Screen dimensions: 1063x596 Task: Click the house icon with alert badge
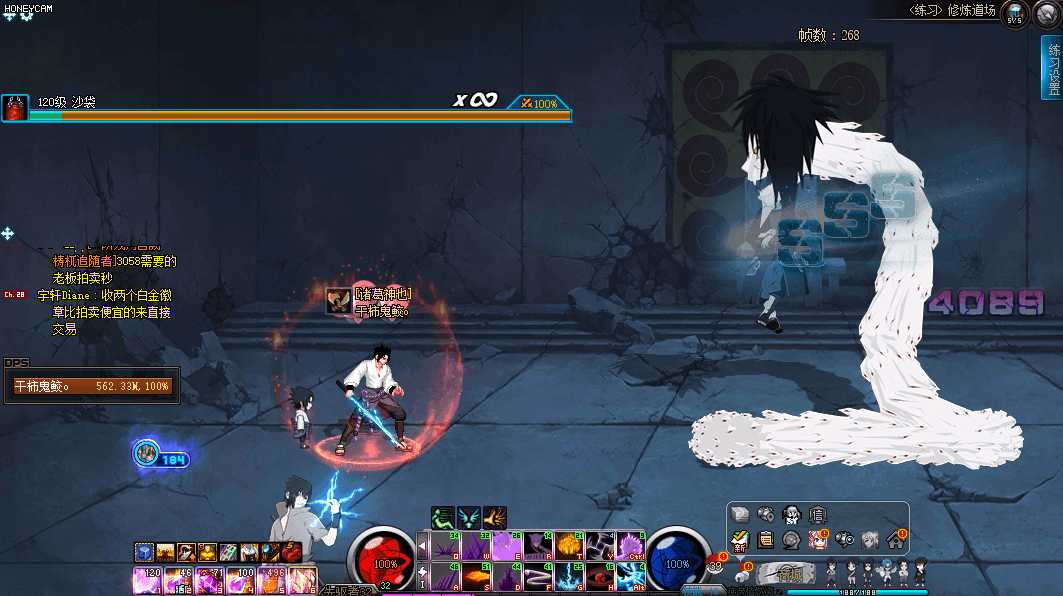click(x=894, y=540)
